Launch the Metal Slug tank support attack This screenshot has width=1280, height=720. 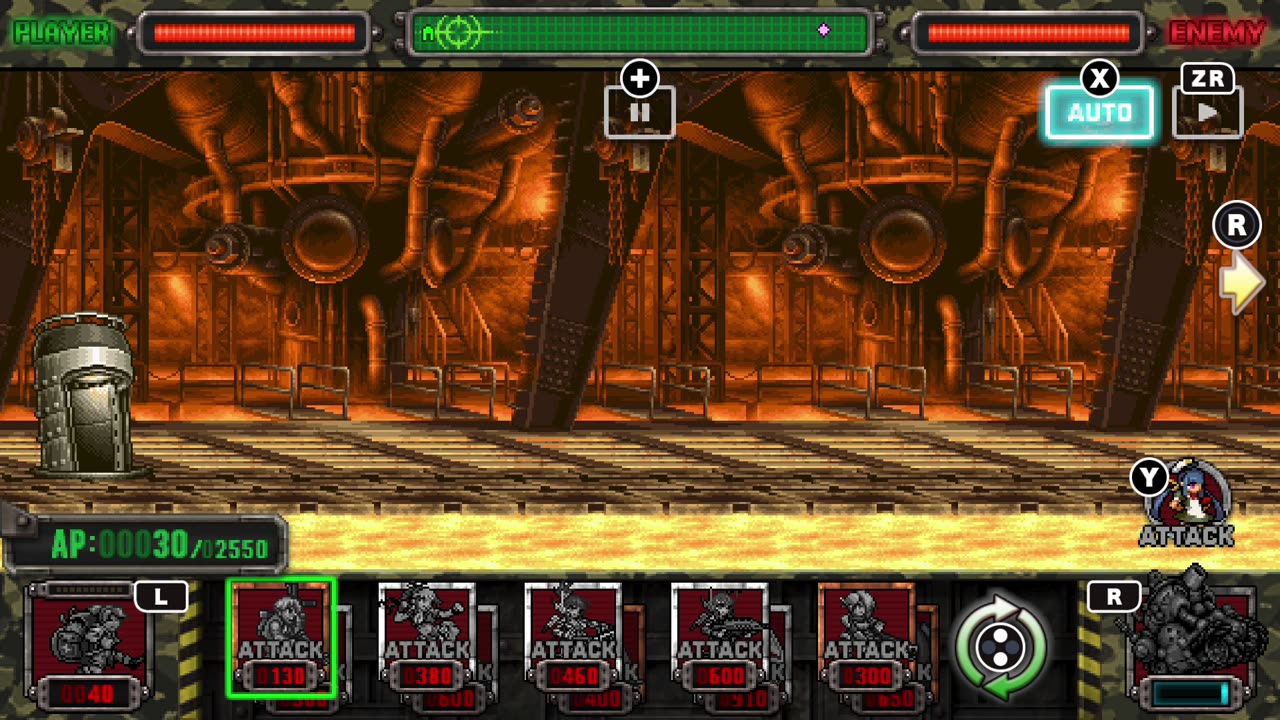click(1190, 638)
